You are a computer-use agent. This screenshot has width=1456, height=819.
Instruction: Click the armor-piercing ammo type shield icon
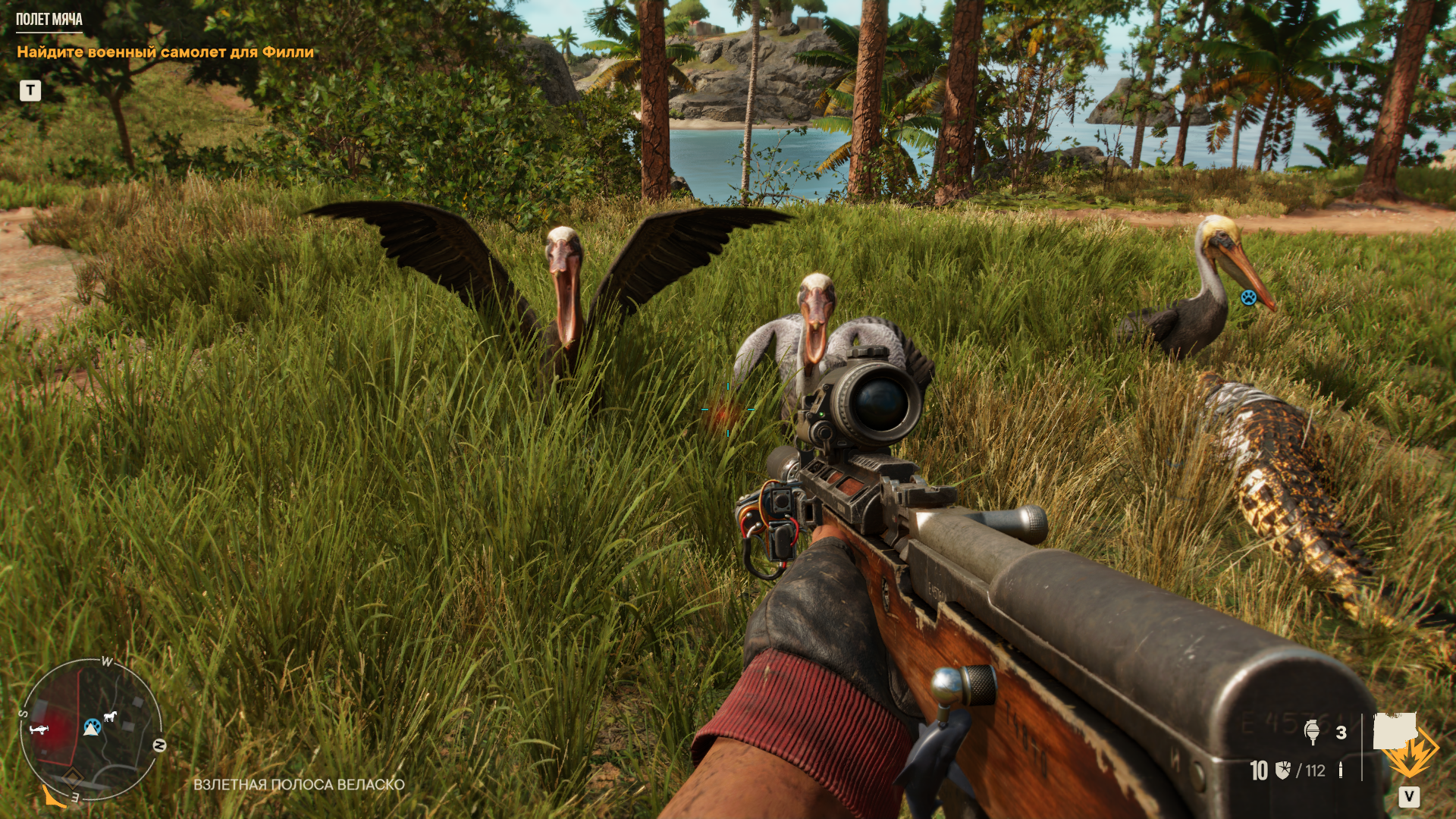[x=1283, y=770]
